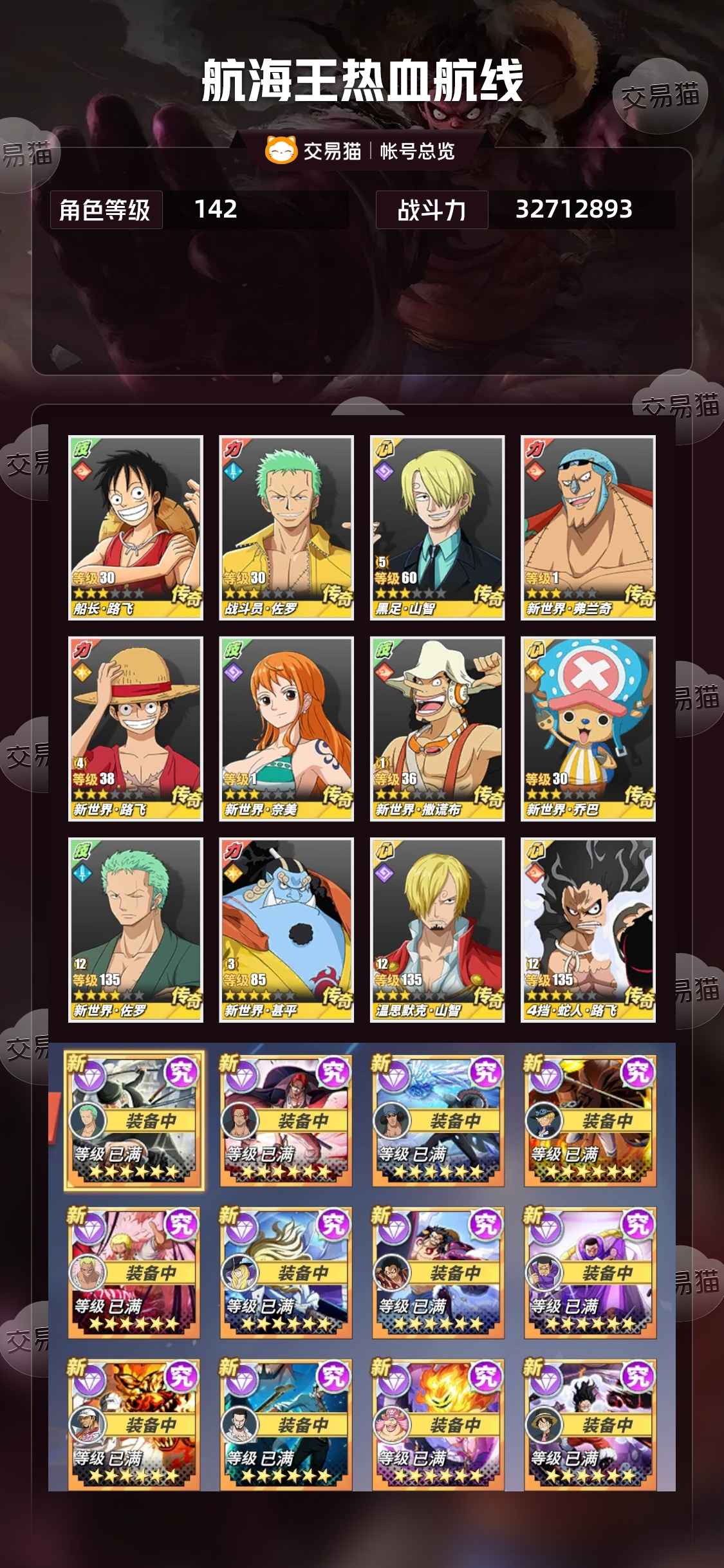Choose the 新世界·甚平 card
Image resolution: width=724 pixels, height=1568 pixels.
tap(286, 929)
